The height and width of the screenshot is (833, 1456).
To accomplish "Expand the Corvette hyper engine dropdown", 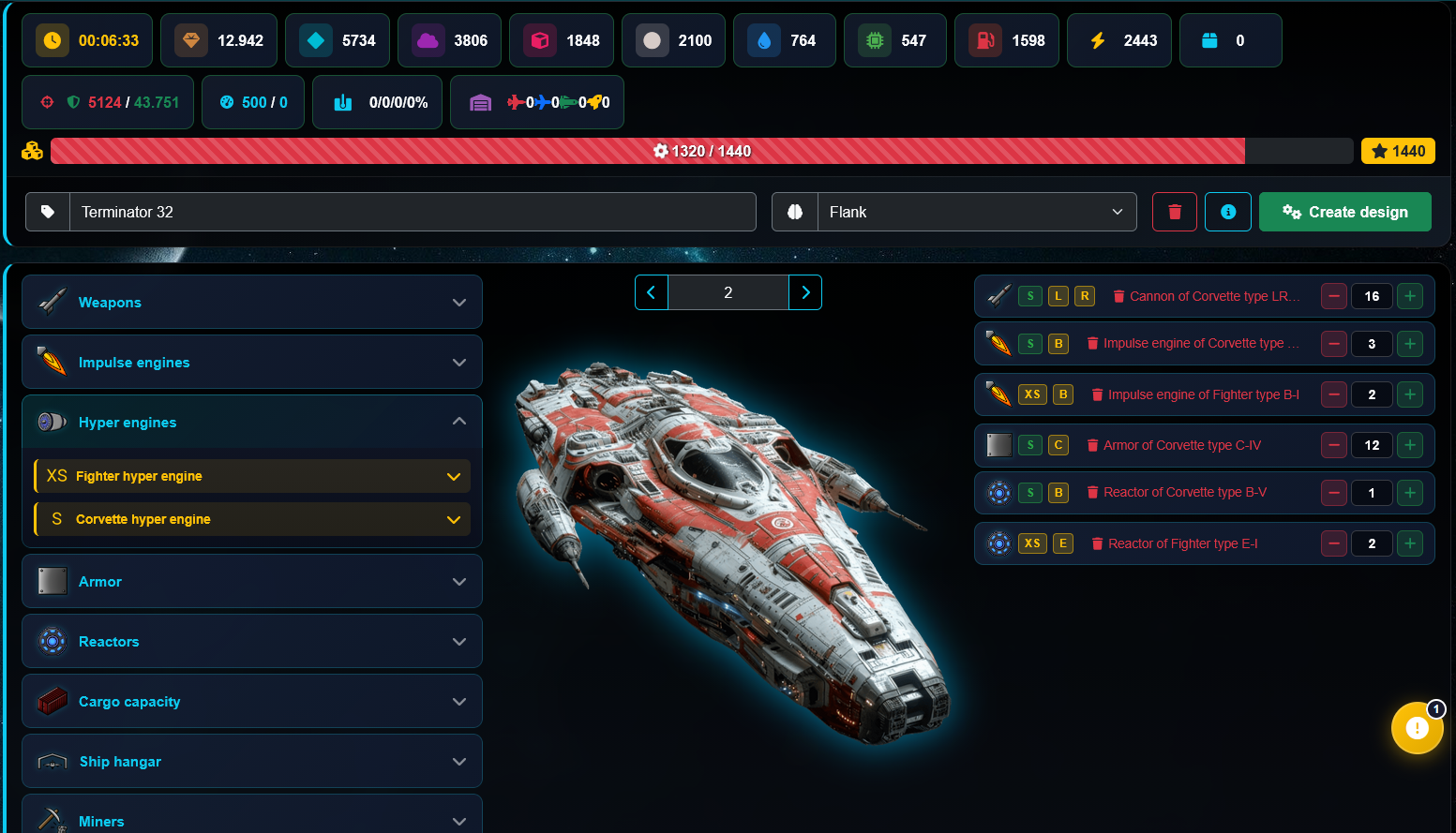I will pos(454,519).
